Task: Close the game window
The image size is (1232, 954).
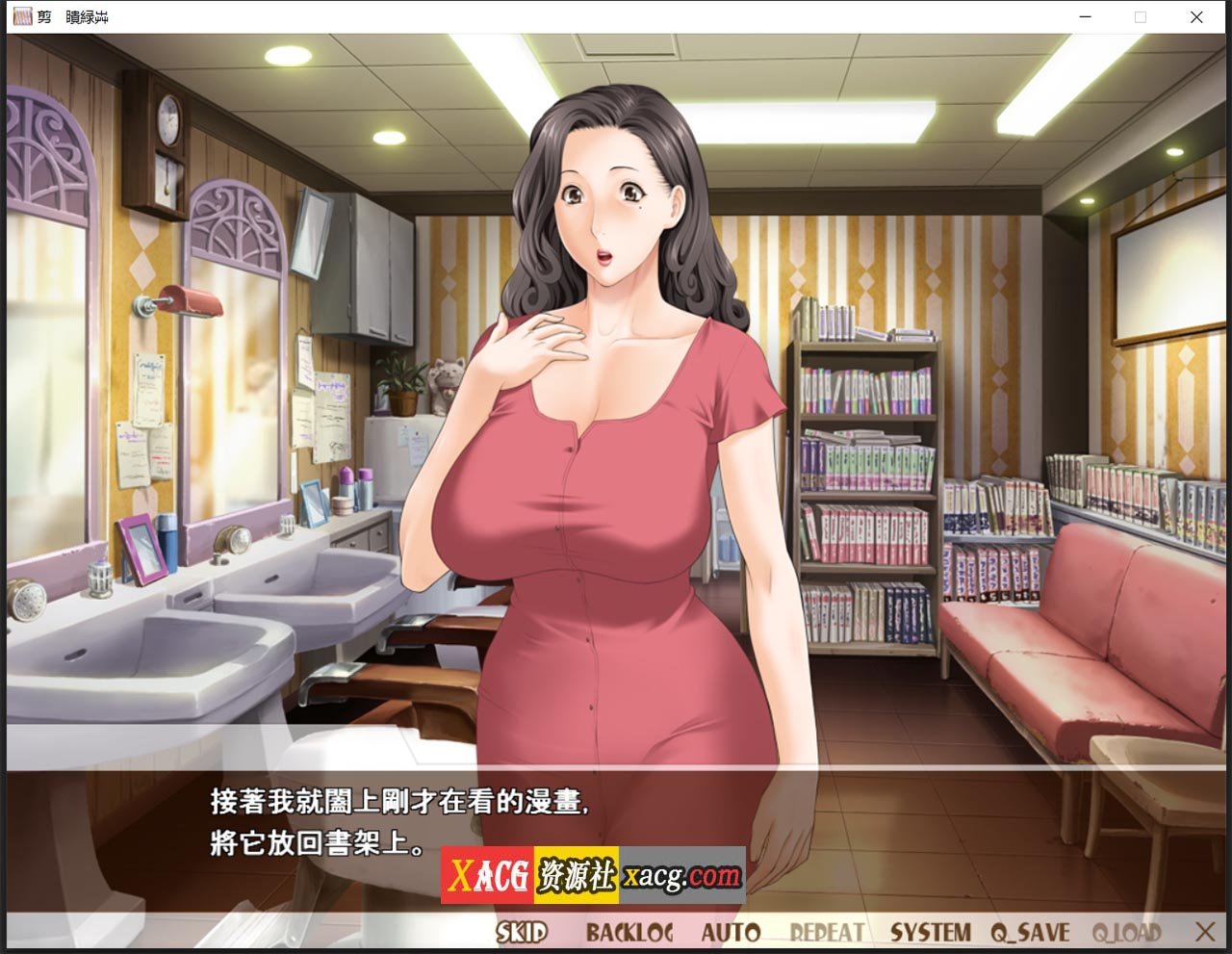Action: point(1196,17)
